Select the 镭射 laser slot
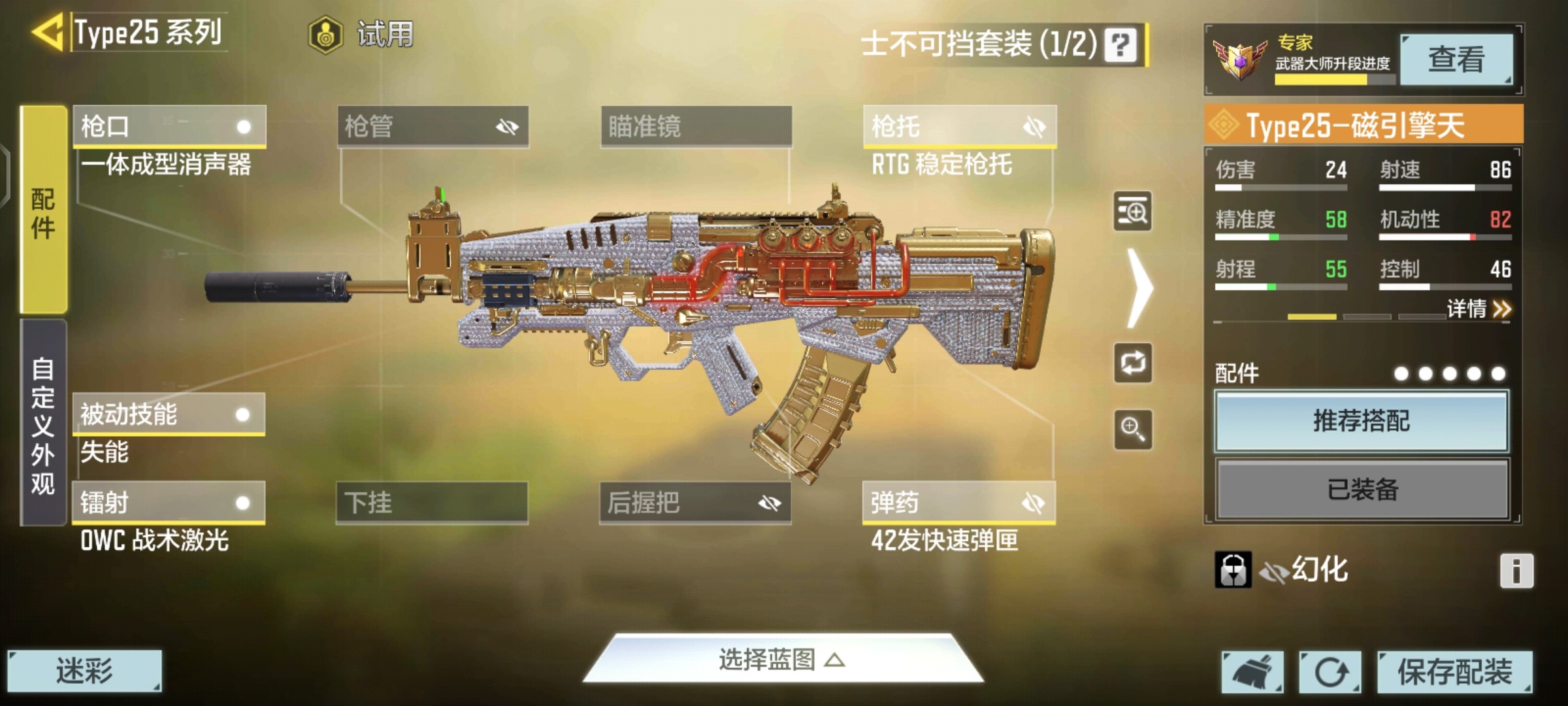Viewport: 1568px width, 706px height. pyautogui.click(x=169, y=503)
